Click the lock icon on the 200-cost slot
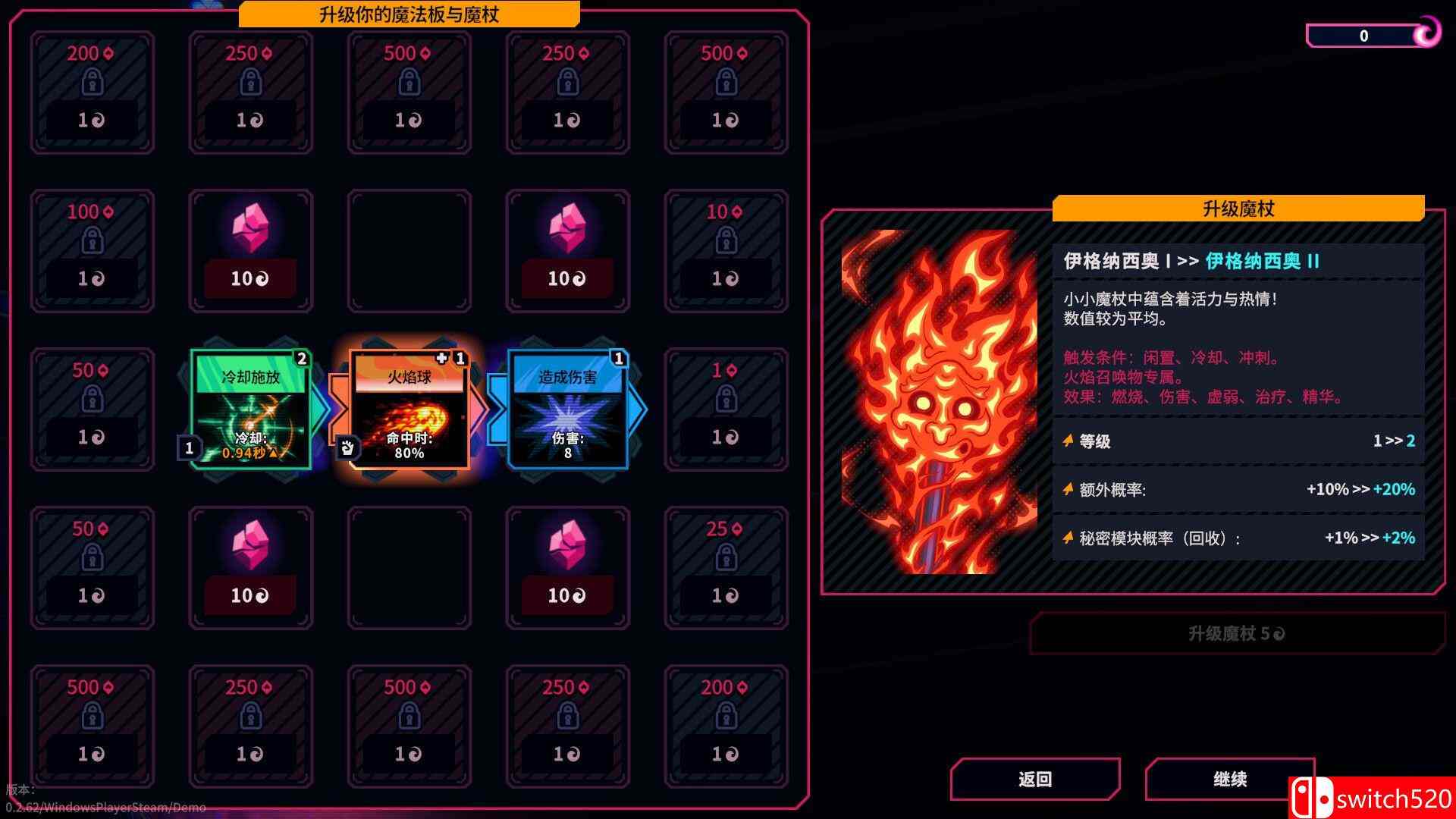The height and width of the screenshot is (819, 1456). 93,80
